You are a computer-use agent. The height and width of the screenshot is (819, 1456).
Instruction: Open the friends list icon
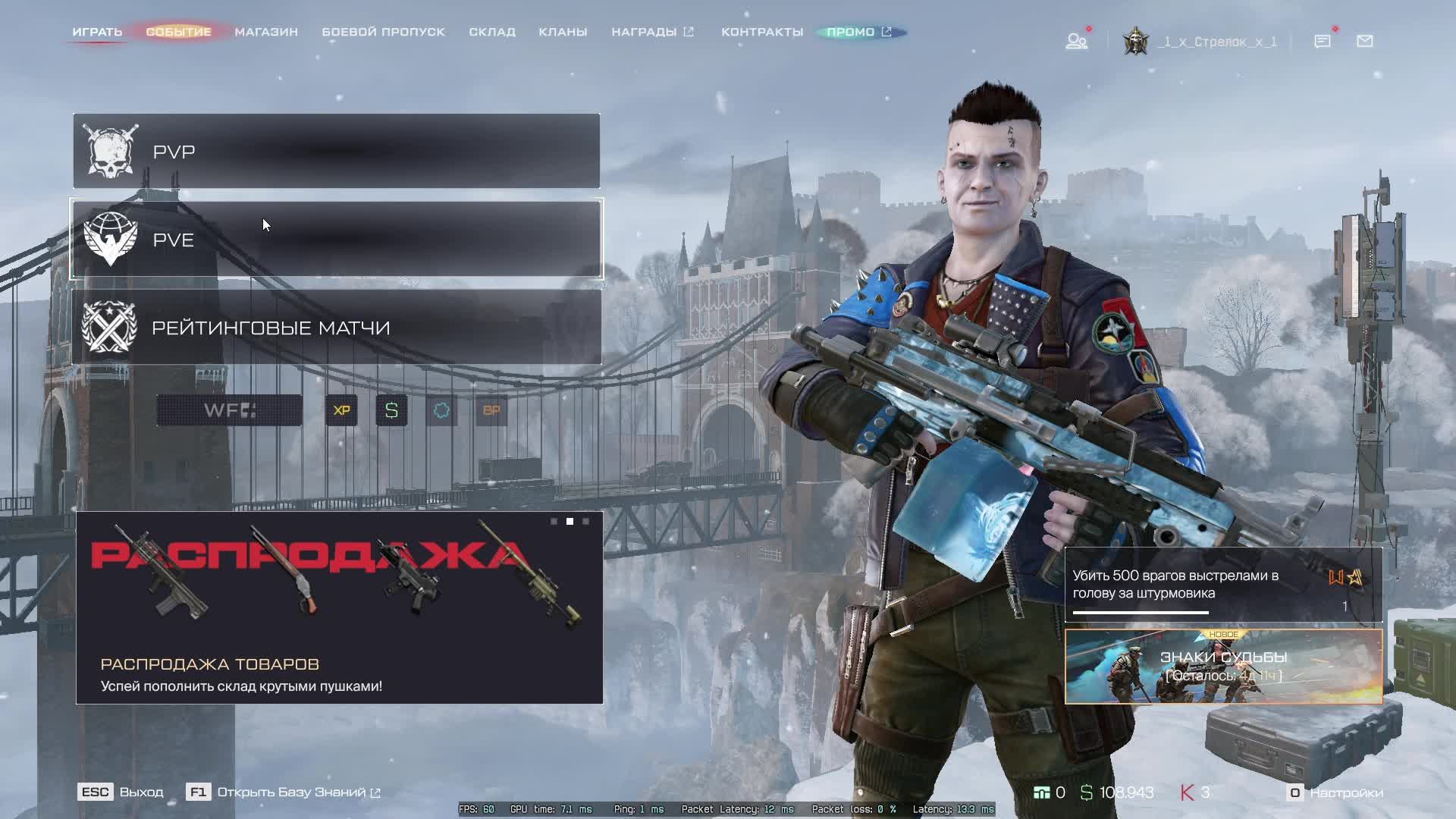click(x=1076, y=41)
